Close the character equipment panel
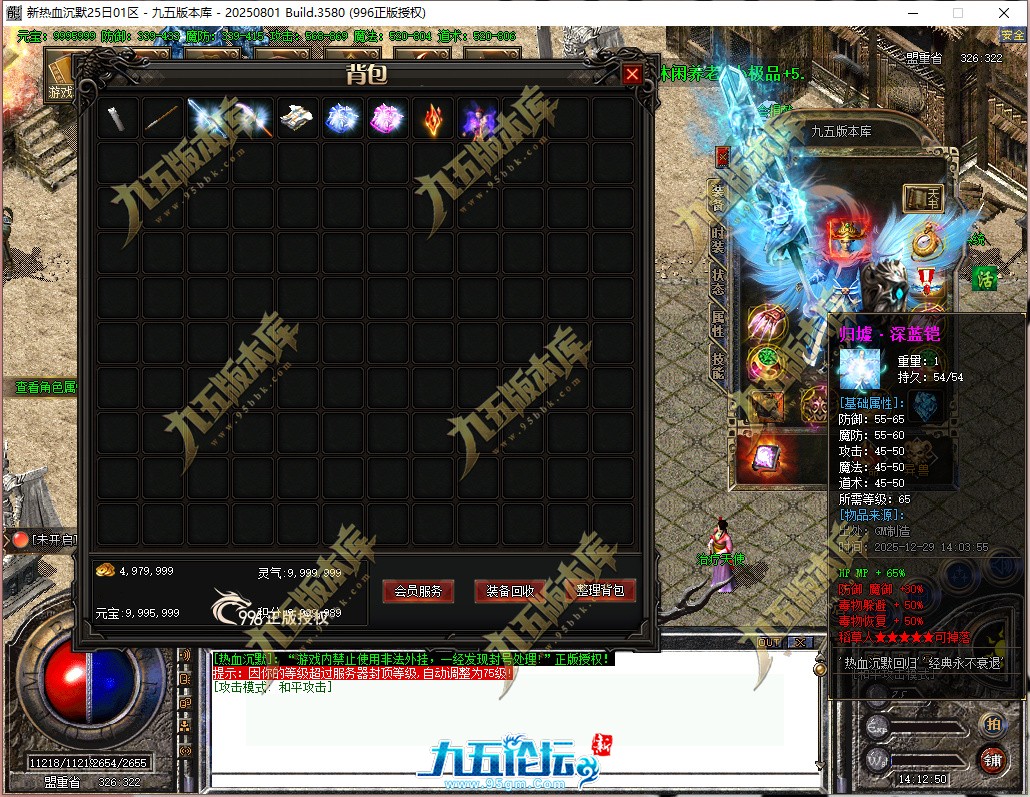1030x797 pixels. [723, 155]
